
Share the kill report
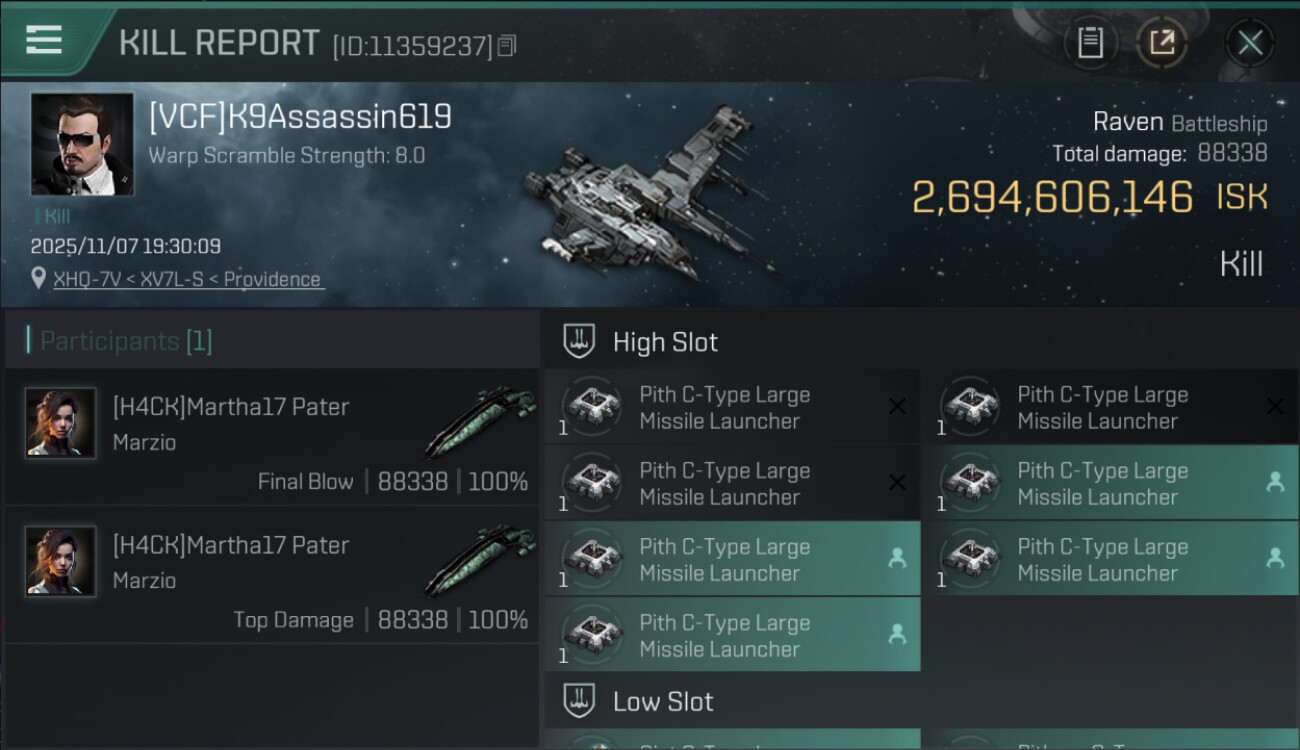click(1162, 42)
